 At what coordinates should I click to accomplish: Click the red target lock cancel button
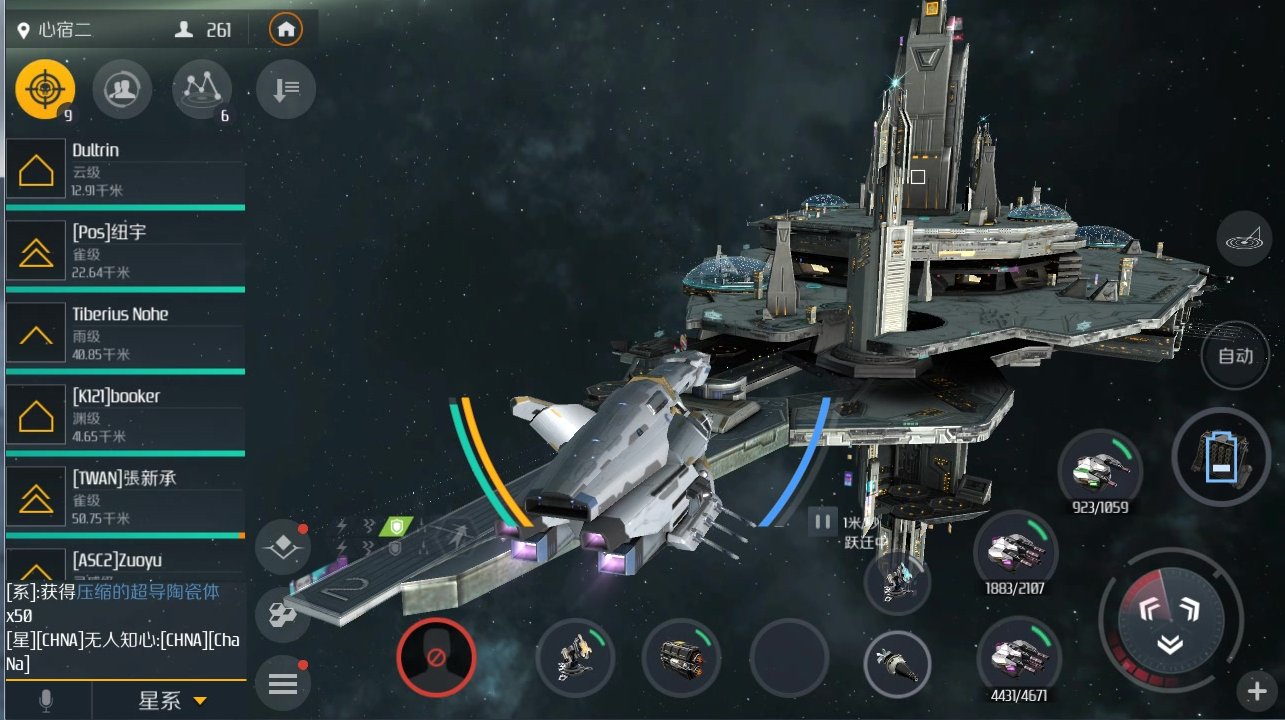[436, 657]
